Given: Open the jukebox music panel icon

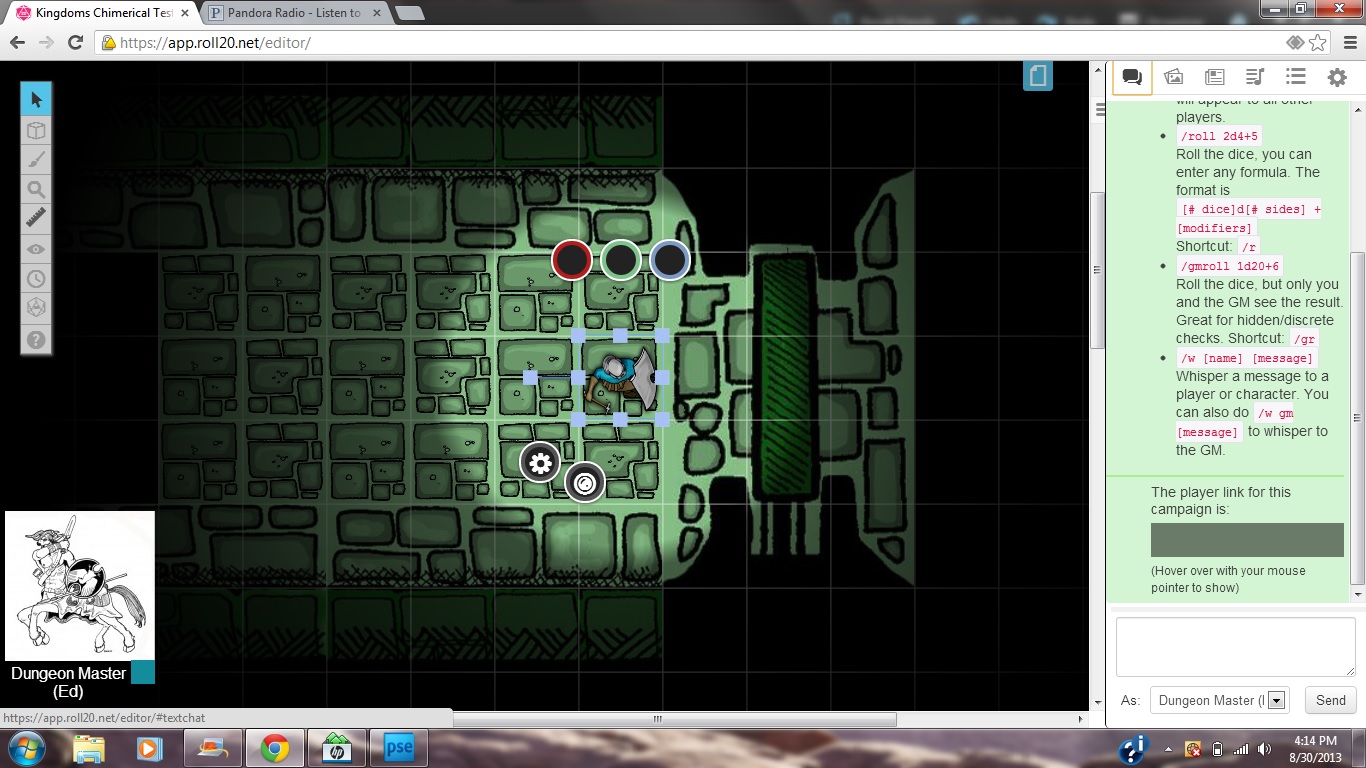Looking at the screenshot, I should coord(1254,76).
